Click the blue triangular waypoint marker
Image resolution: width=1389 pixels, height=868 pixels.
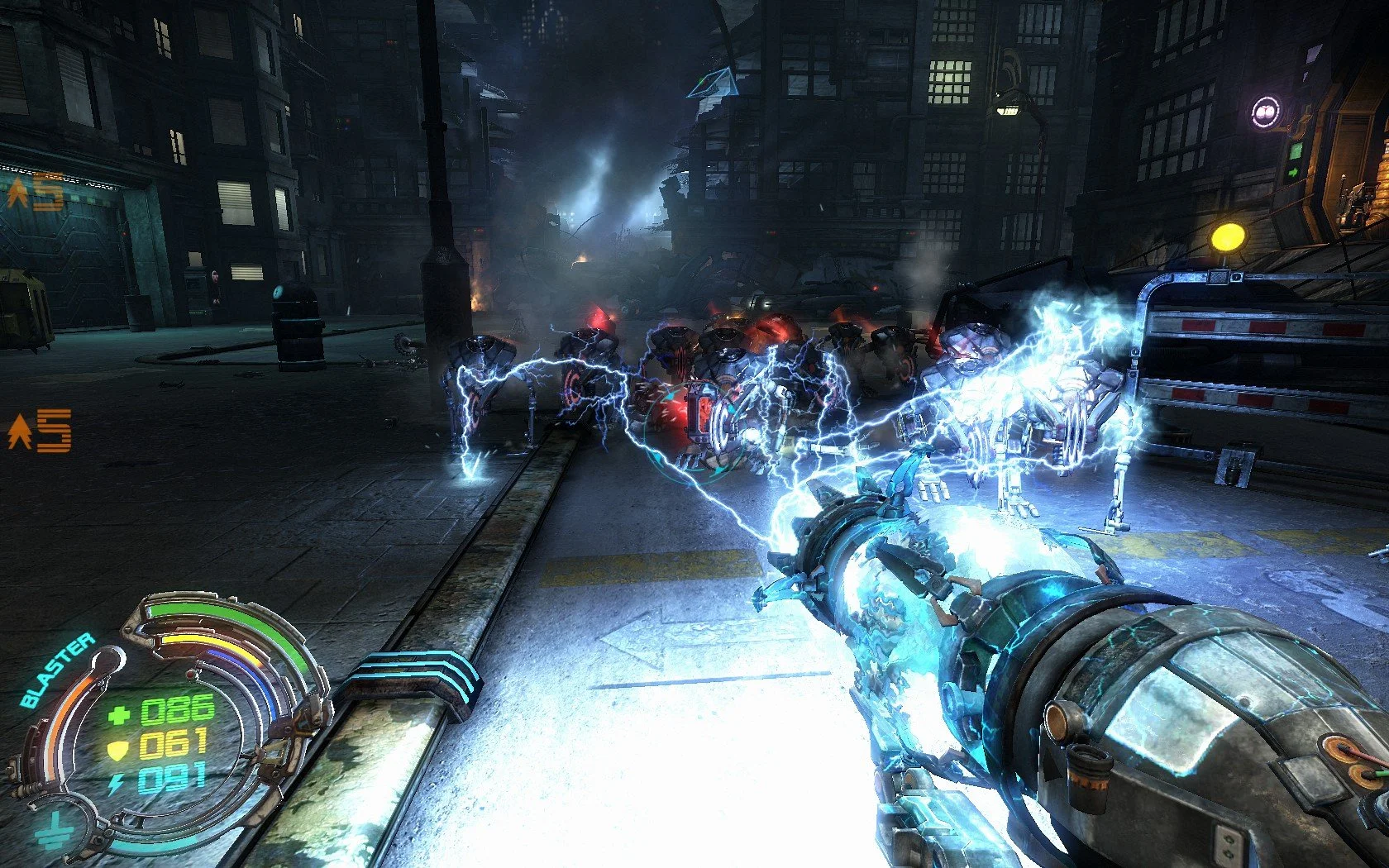(714, 83)
